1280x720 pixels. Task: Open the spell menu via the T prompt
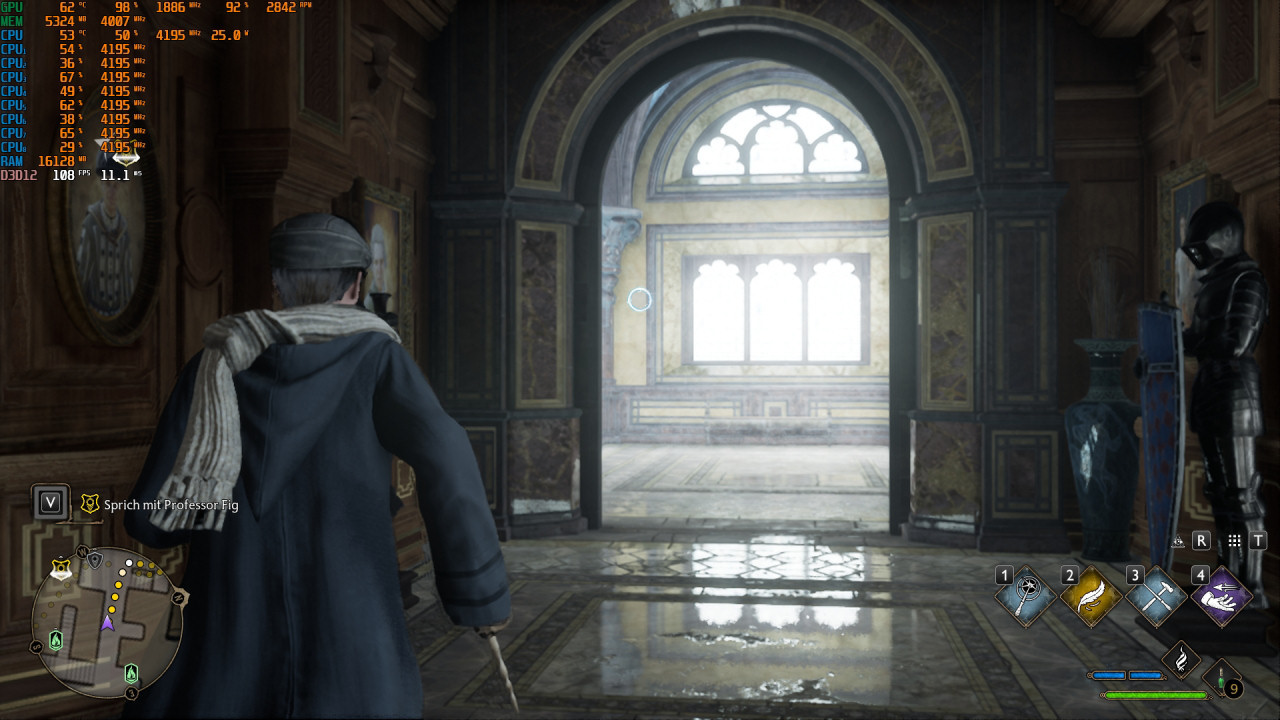point(1258,540)
